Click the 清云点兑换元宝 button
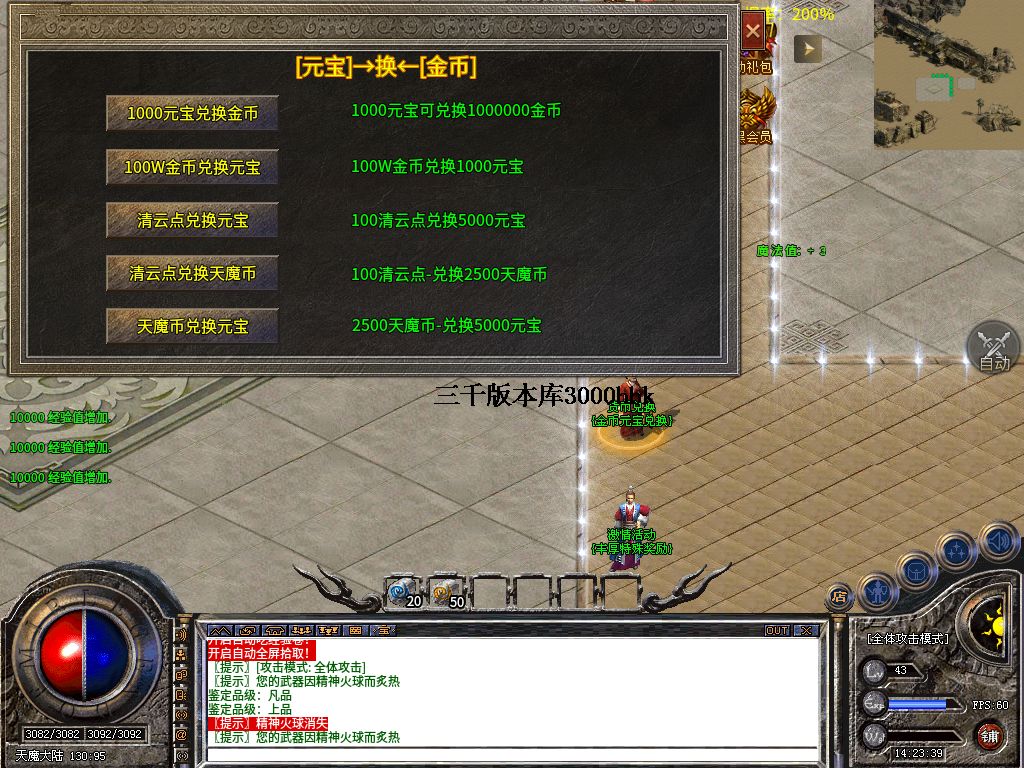The height and width of the screenshot is (768, 1024). pyautogui.click(x=192, y=220)
